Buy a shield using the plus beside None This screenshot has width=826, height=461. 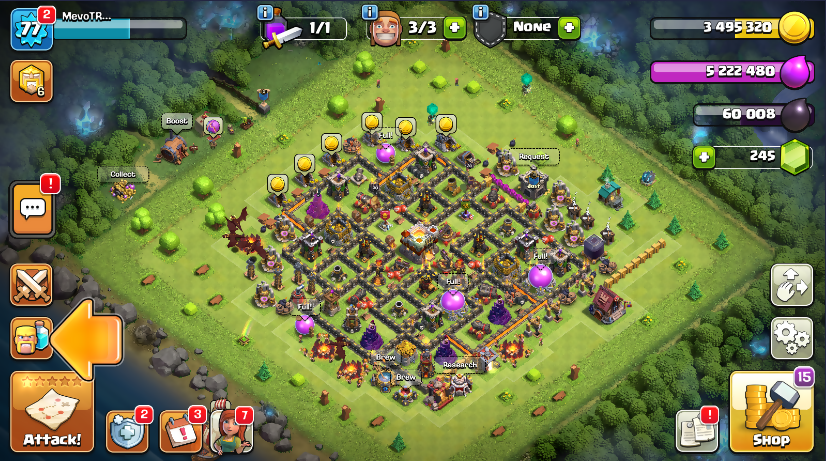(569, 28)
